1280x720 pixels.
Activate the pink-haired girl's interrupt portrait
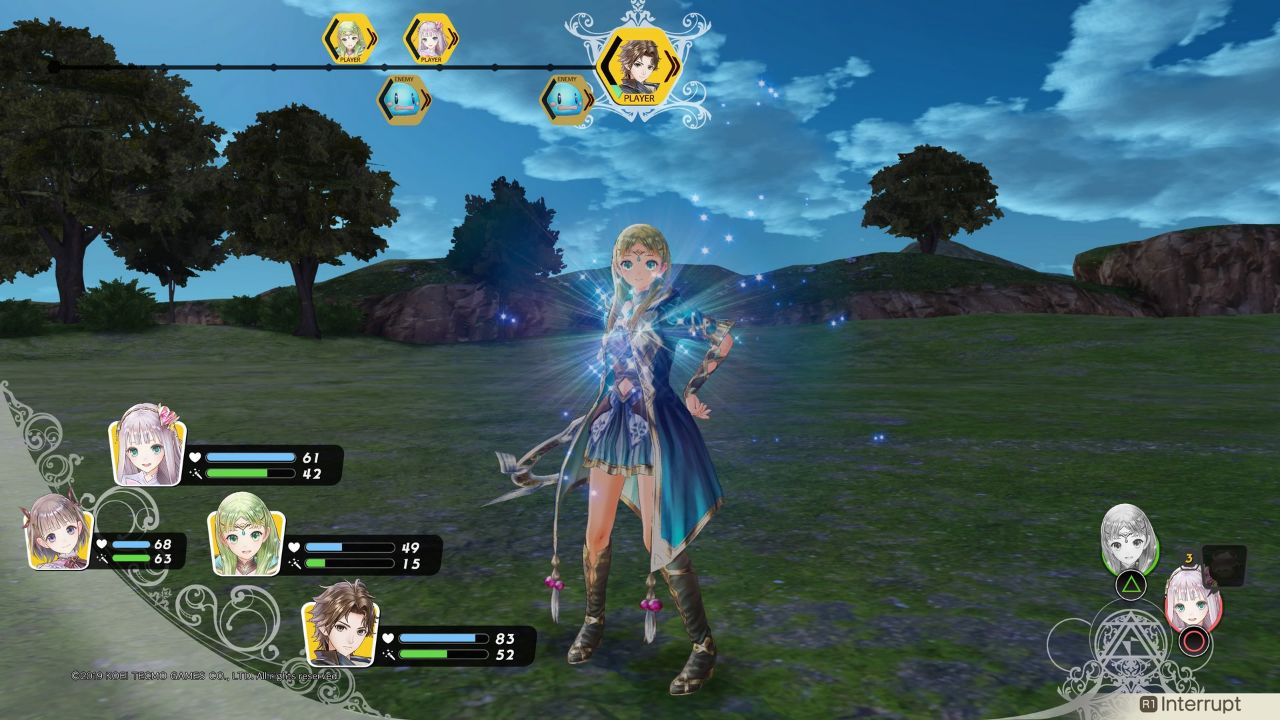tap(1193, 599)
